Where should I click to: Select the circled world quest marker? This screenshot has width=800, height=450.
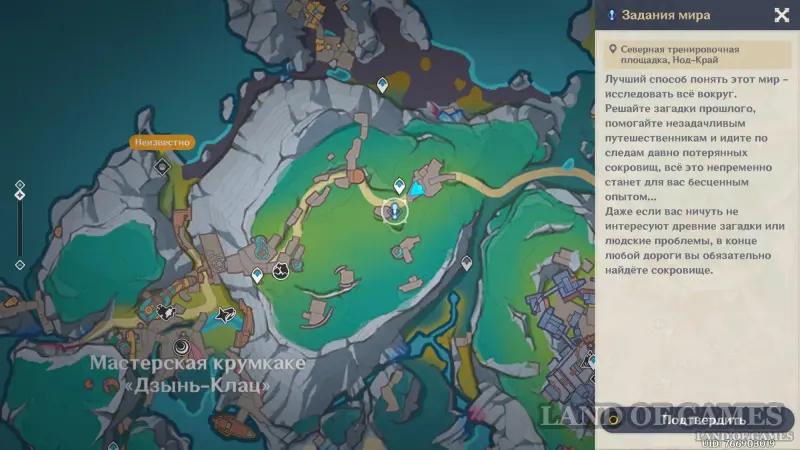click(x=395, y=212)
